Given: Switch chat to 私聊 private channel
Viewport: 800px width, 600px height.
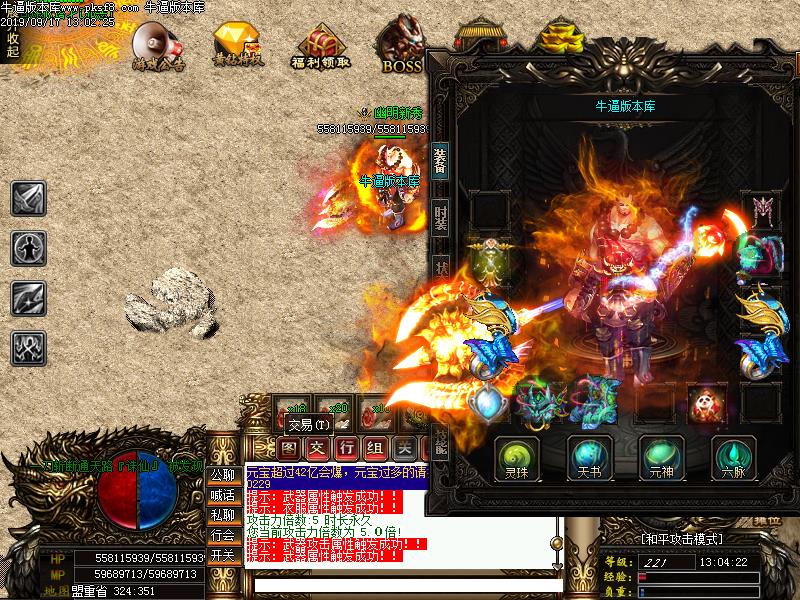Looking at the screenshot, I should tap(222, 515).
